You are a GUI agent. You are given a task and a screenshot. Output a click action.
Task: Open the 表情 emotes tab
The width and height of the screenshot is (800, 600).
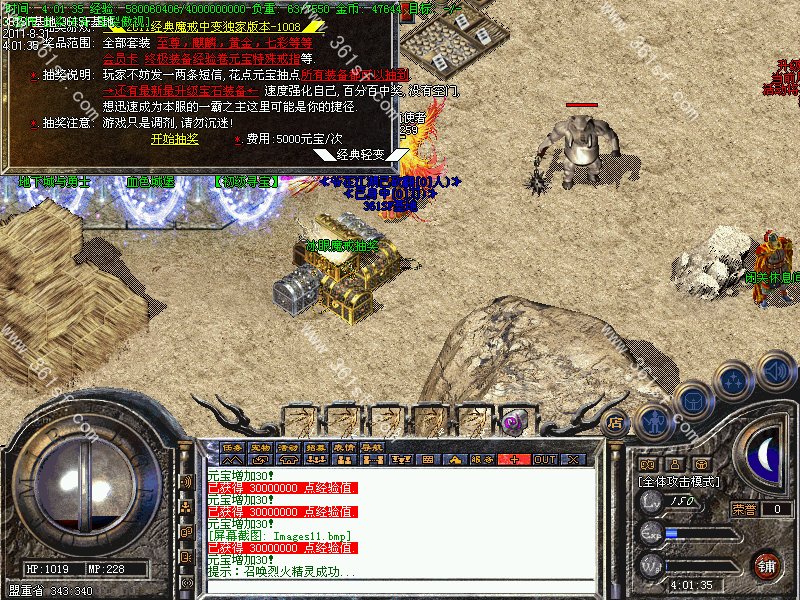point(345,447)
